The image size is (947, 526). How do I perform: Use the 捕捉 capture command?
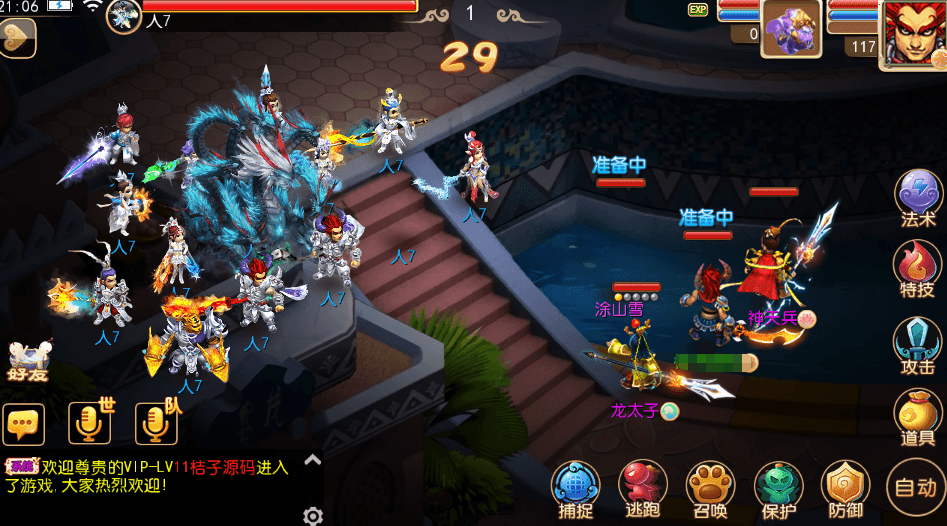tap(576, 488)
